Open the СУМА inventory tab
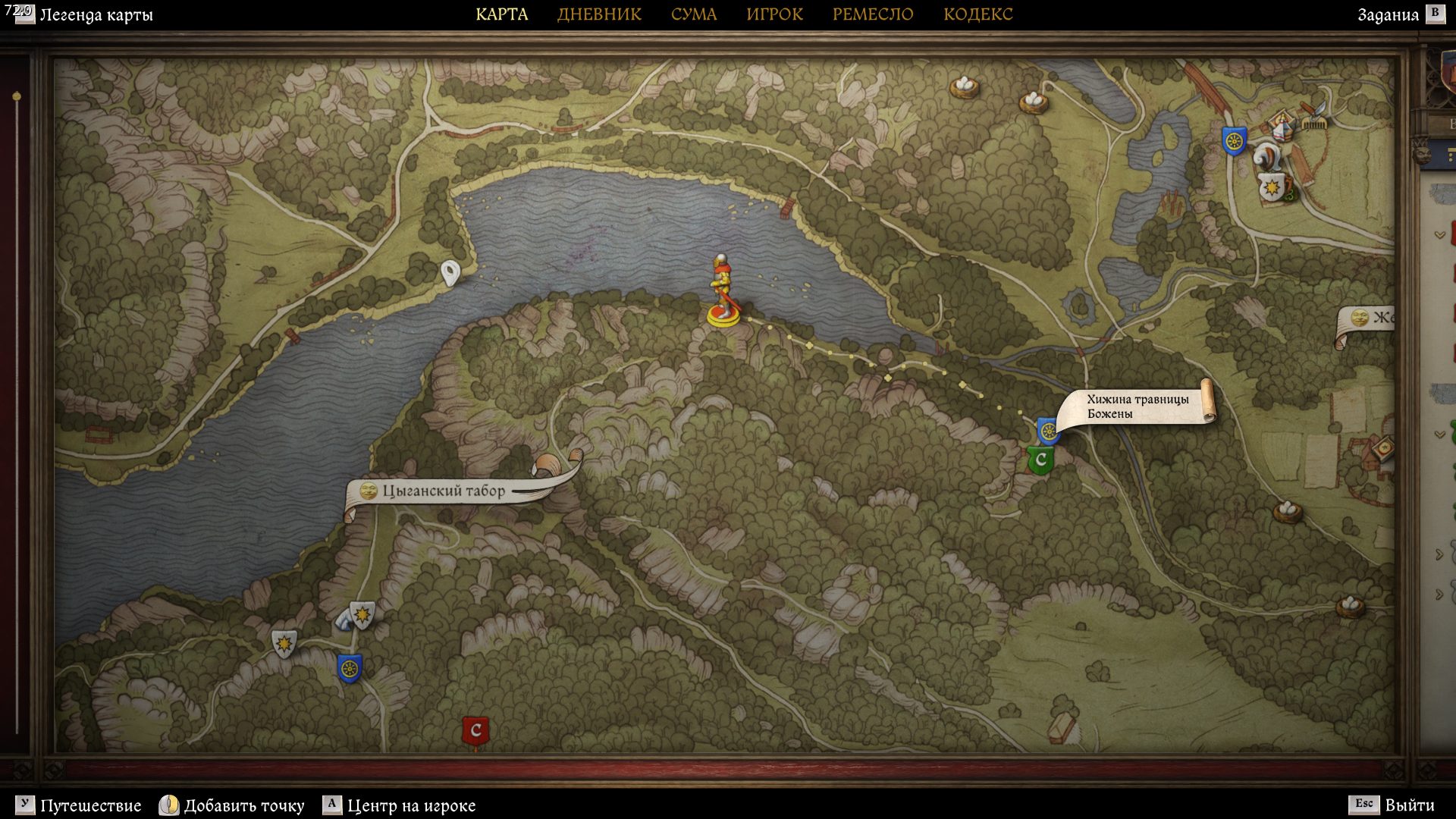 pyautogui.click(x=693, y=14)
